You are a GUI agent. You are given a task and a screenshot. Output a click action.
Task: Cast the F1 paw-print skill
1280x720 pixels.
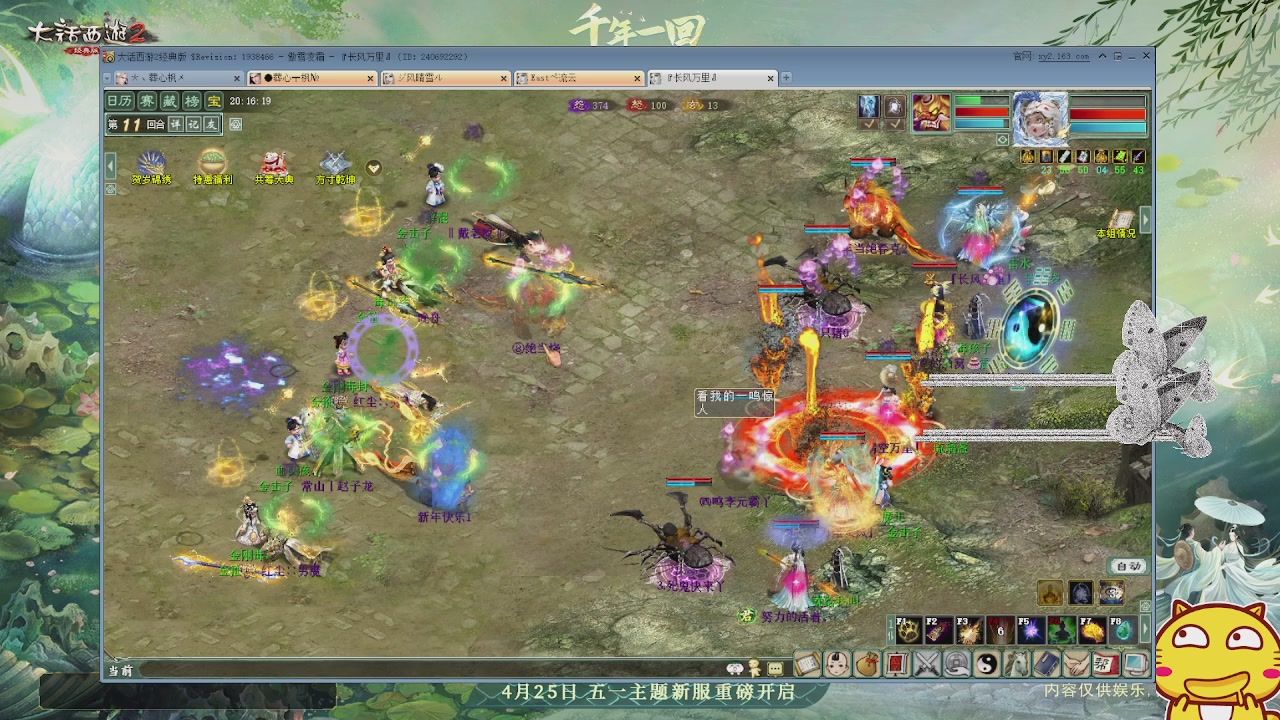[907, 630]
